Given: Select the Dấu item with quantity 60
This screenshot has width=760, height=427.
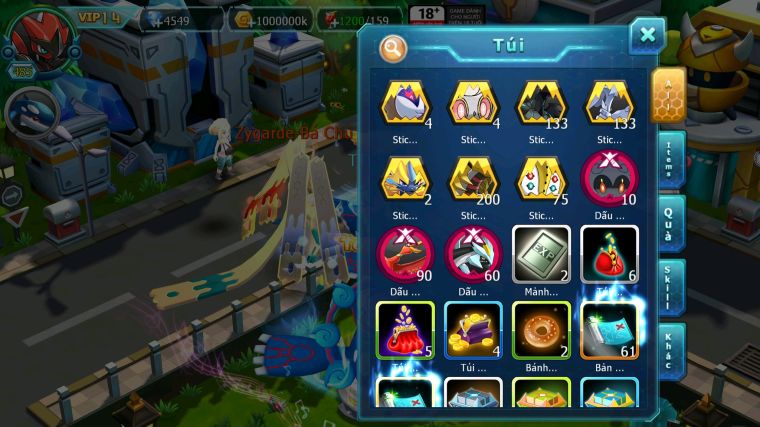Looking at the screenshot, I should click(473, 252).
